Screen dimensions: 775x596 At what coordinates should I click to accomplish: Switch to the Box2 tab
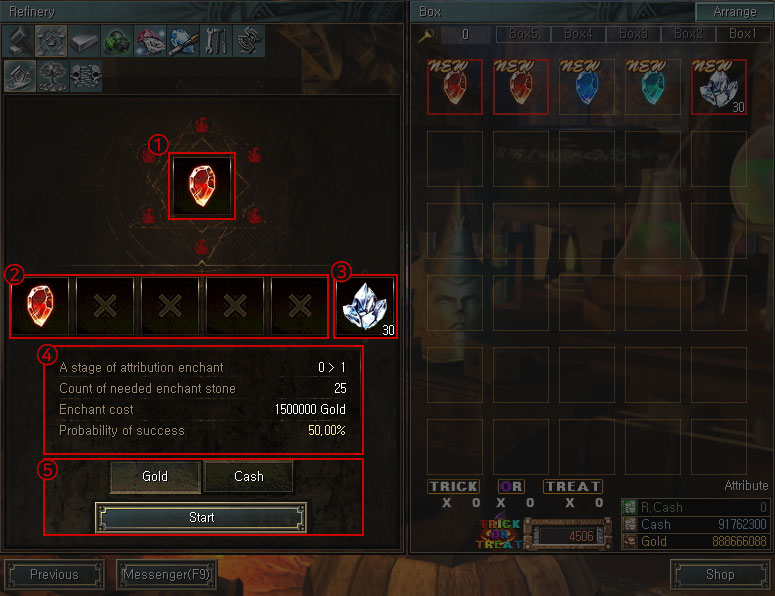pos(688,34)
